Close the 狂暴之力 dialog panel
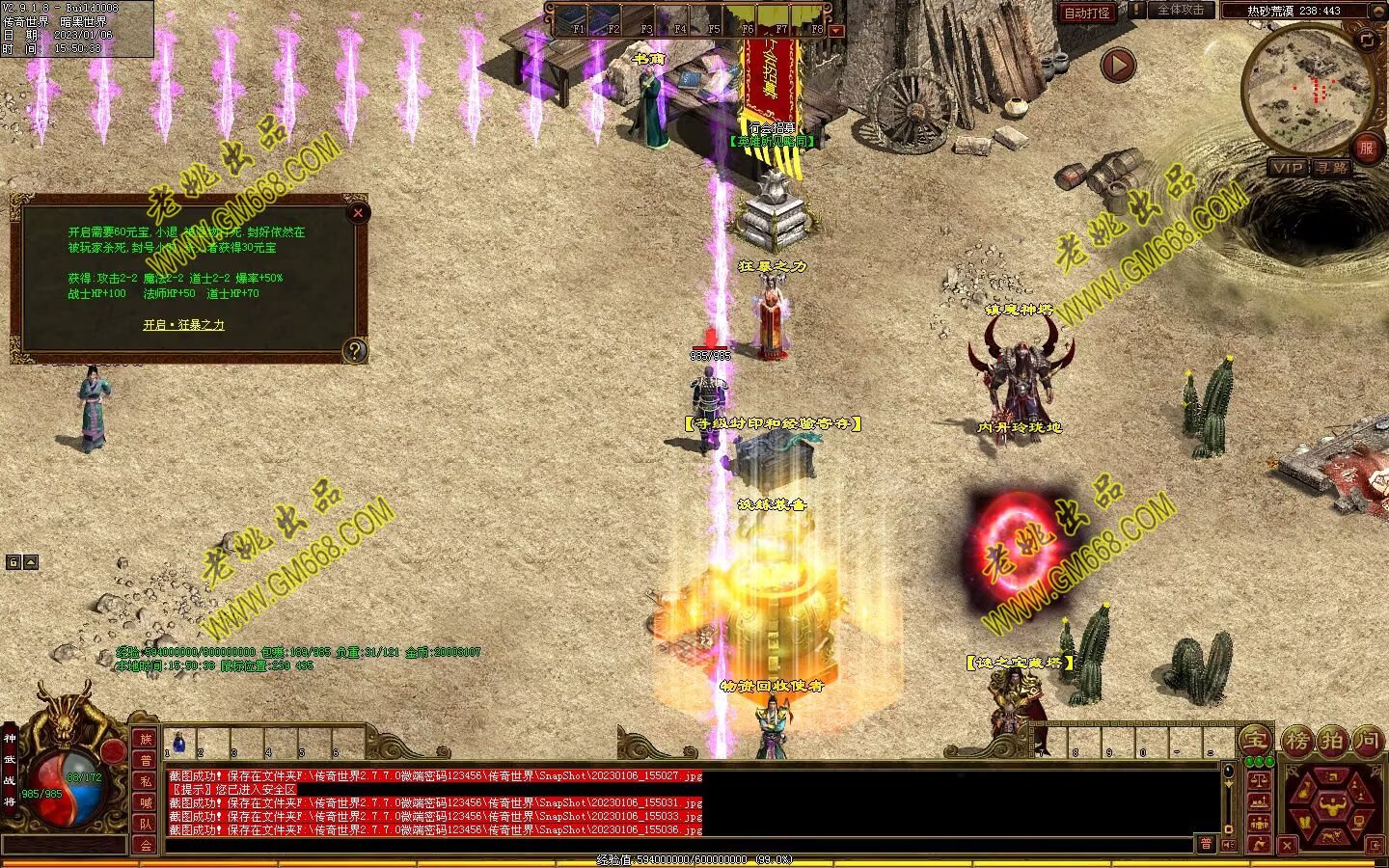 (358, 213)
